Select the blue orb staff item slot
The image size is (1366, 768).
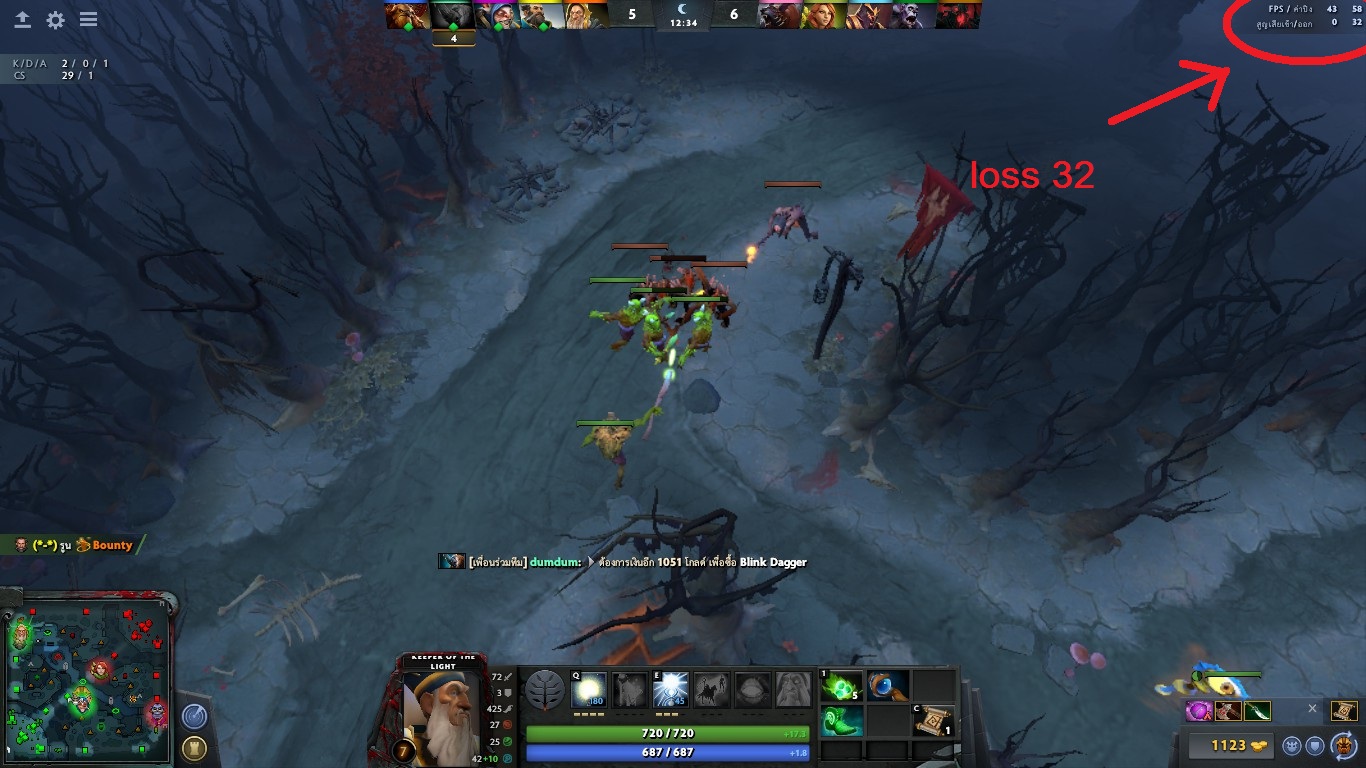888,687
